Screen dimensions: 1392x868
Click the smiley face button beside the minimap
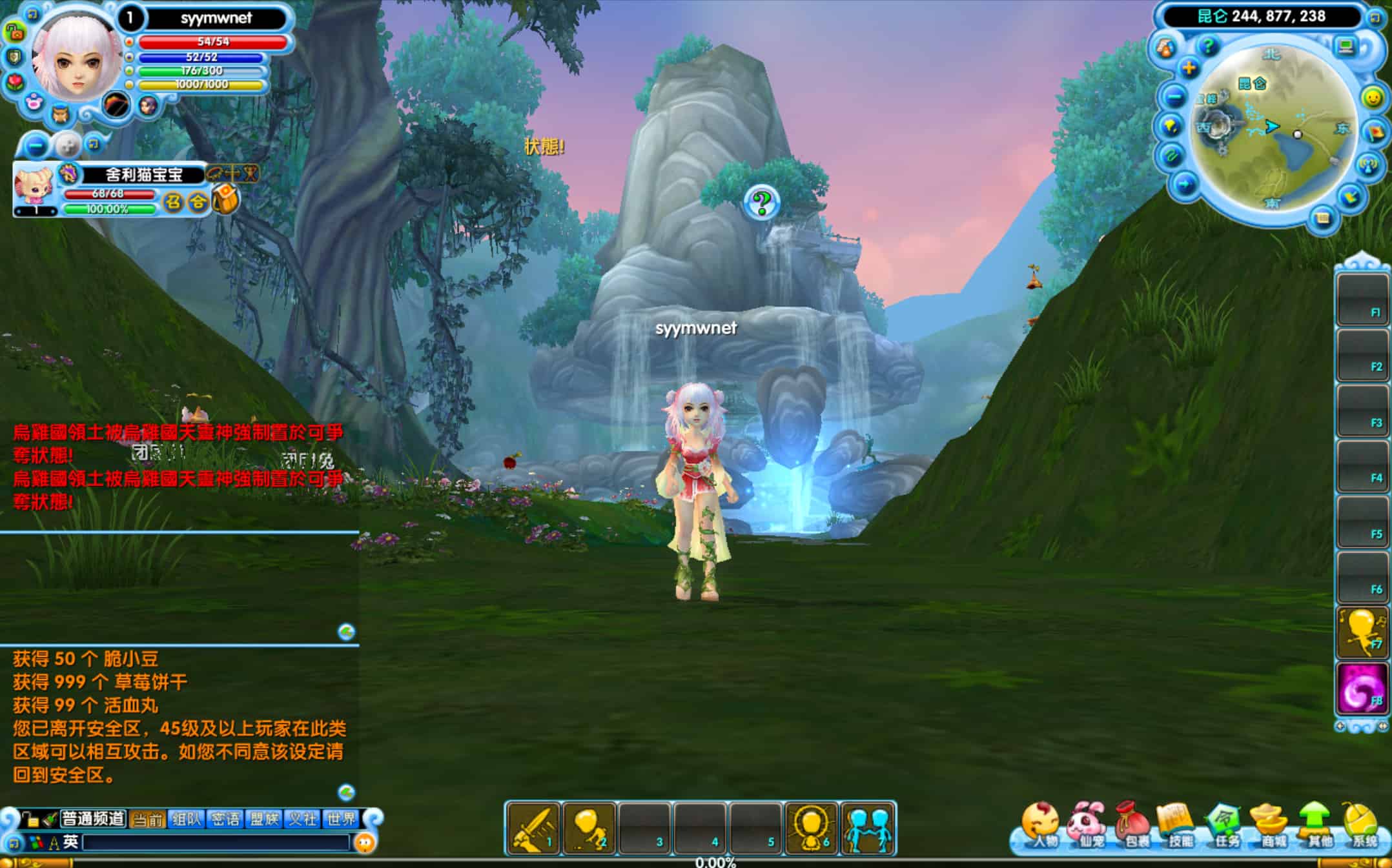point(1373,97)
